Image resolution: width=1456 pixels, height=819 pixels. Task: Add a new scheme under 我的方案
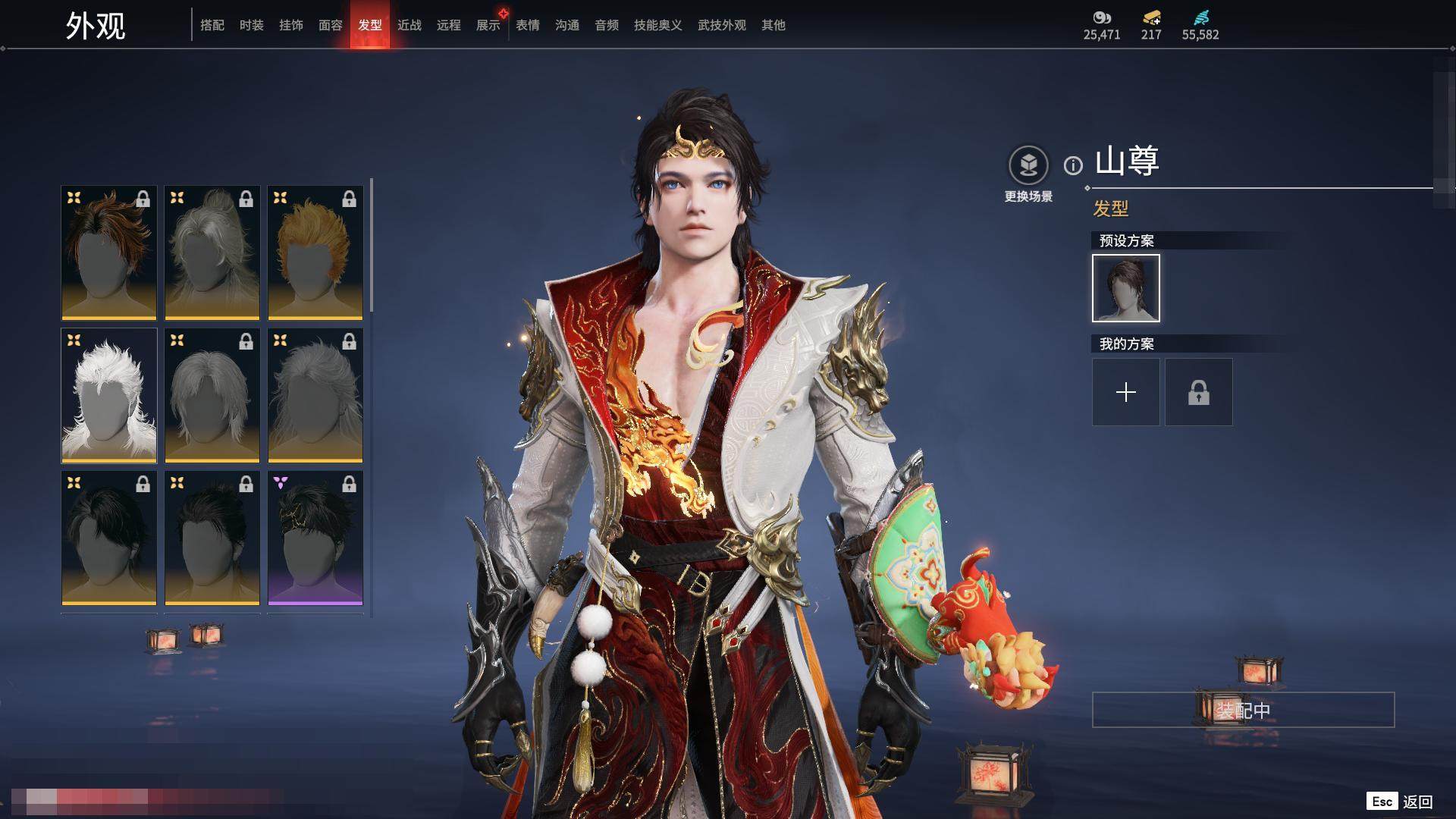(x=1125, y=392)
